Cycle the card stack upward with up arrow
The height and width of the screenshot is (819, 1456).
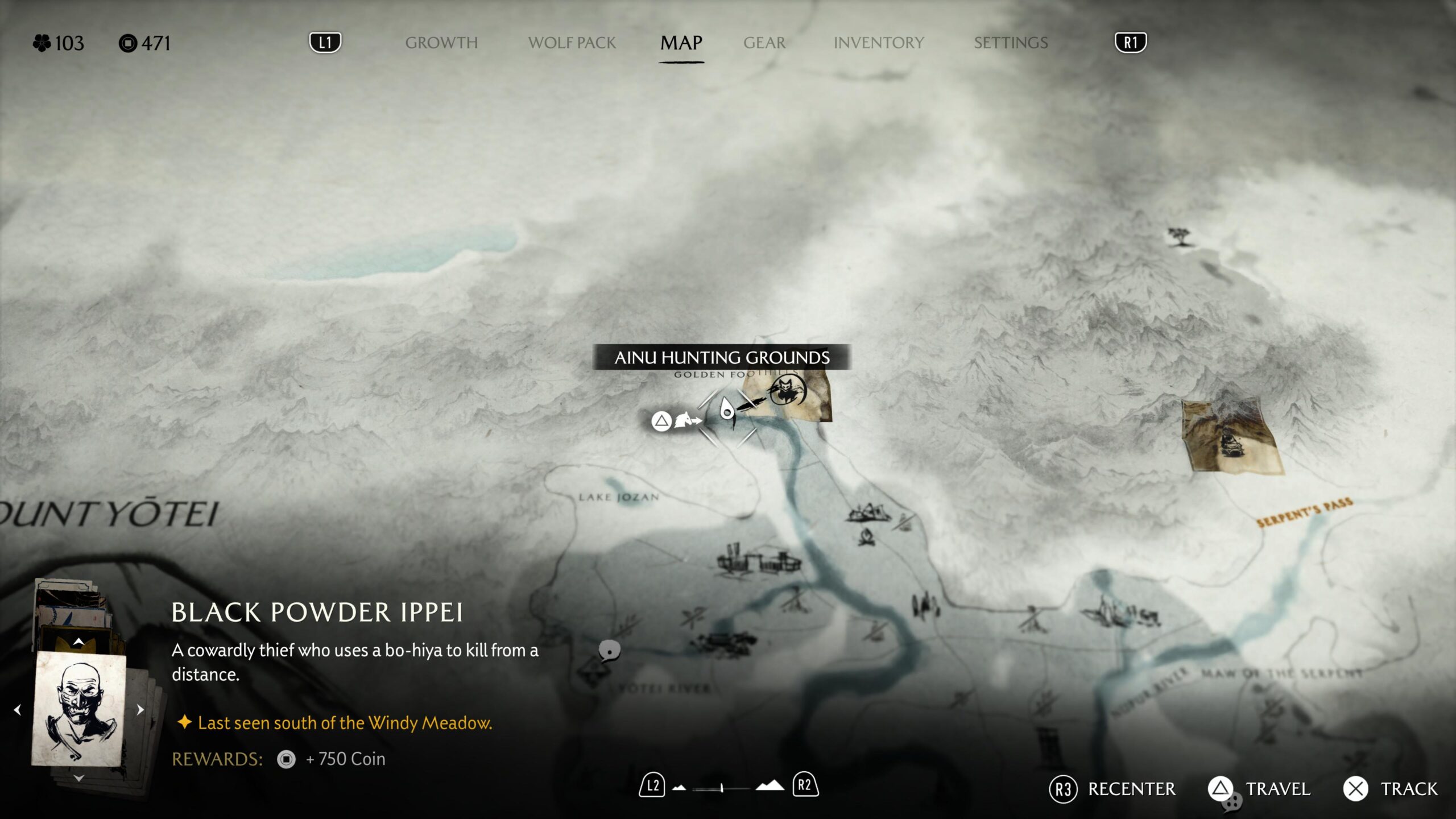79,642
